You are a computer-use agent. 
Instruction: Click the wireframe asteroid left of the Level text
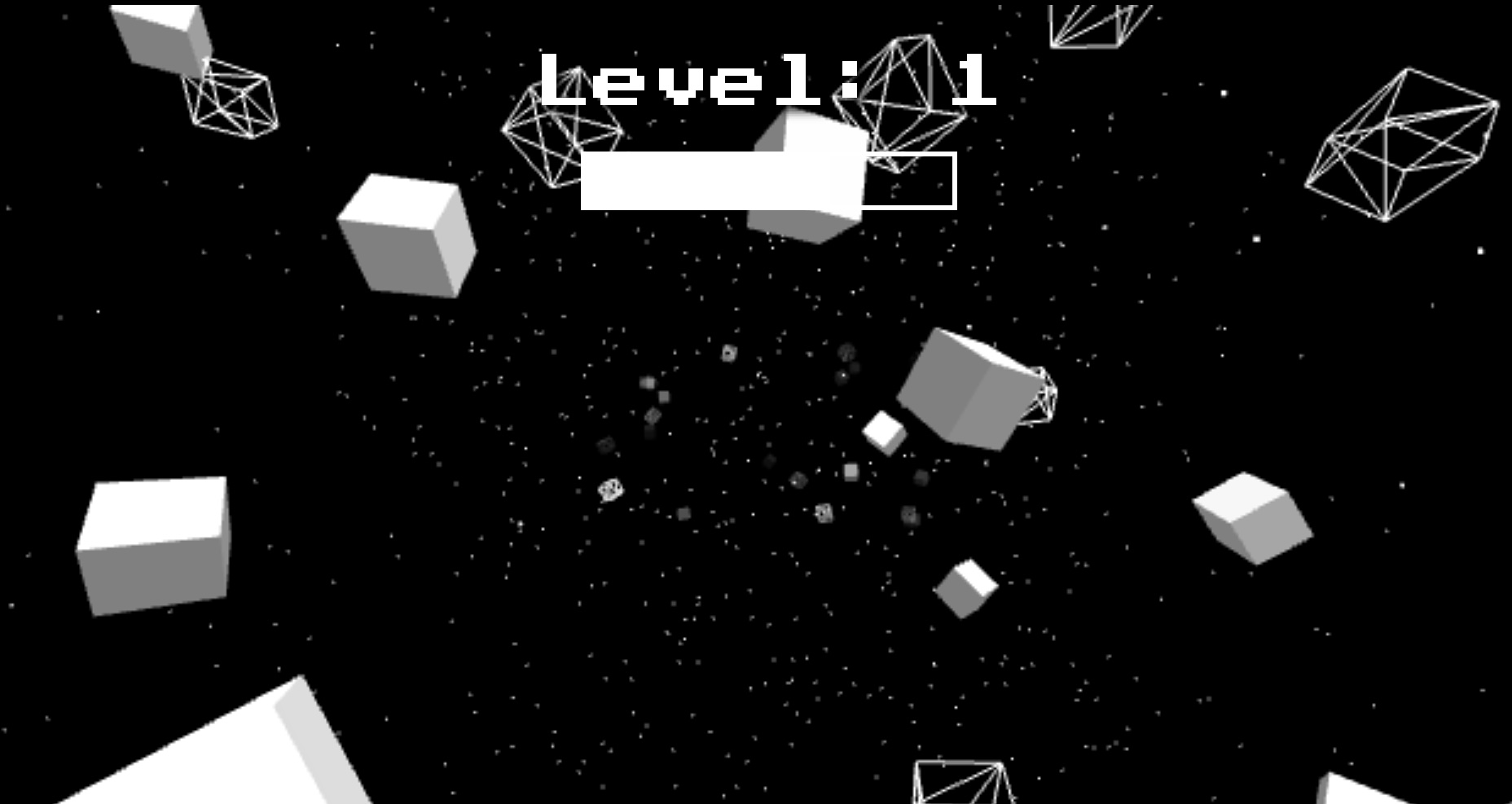[x=562, y=130]
